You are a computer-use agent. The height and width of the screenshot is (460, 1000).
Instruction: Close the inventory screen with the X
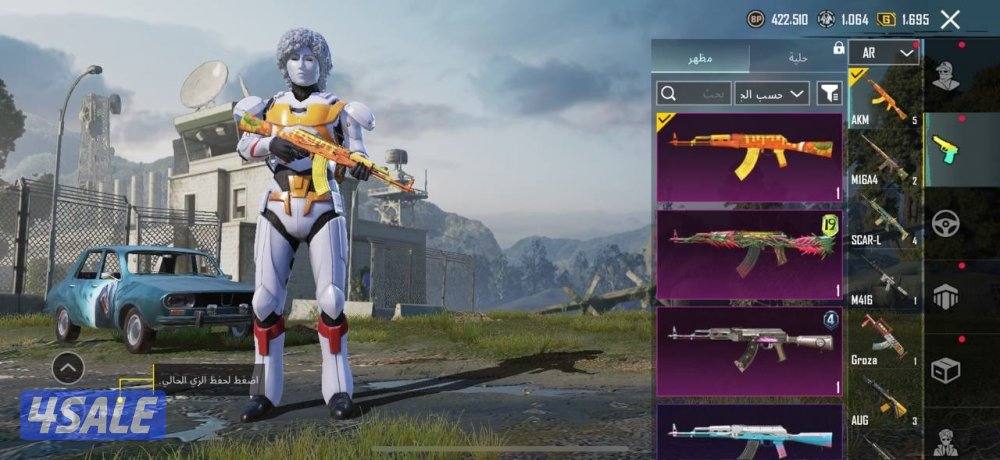[x=950, y=19]
